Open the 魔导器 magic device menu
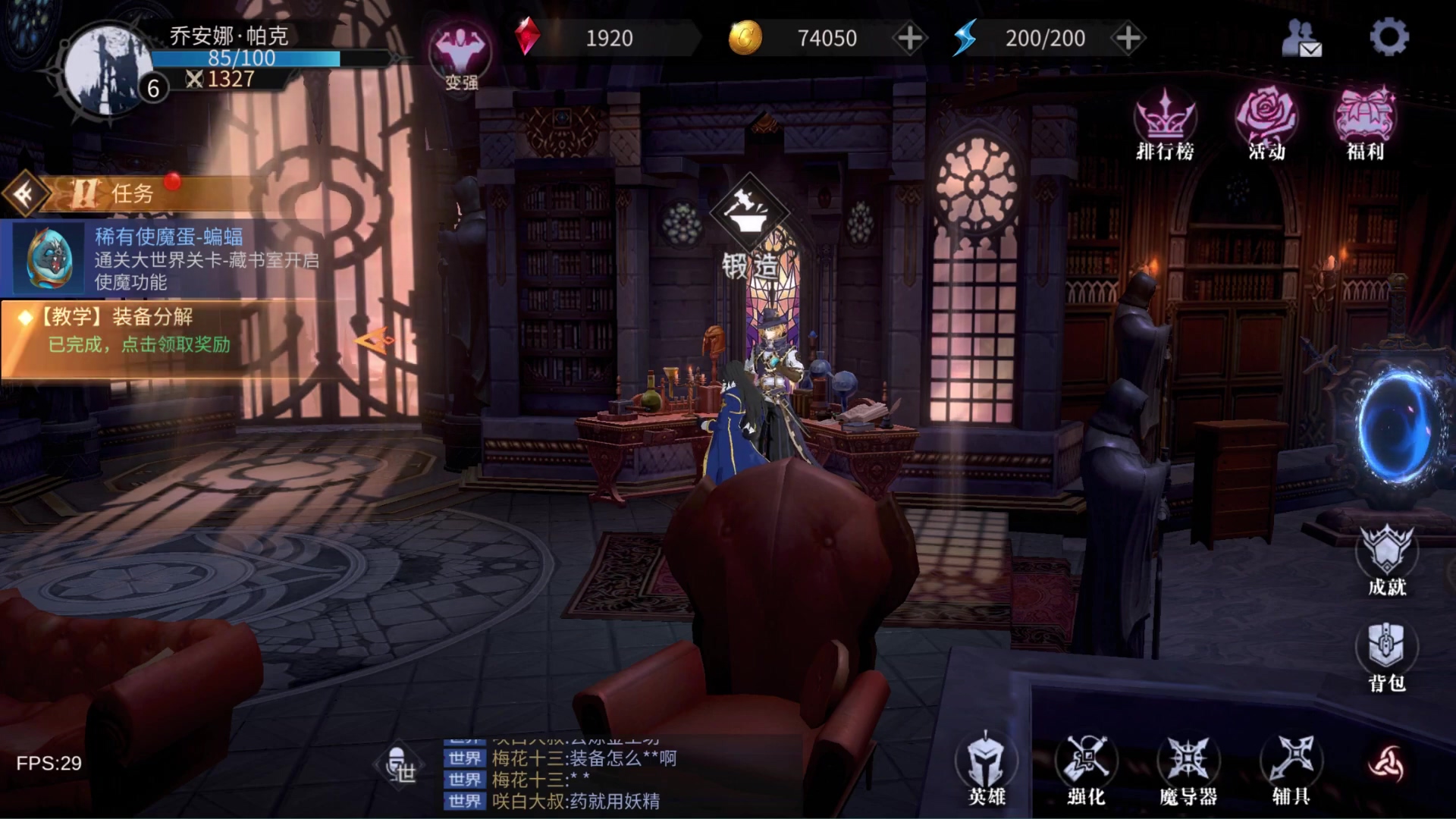This screenshot has height=819, width=1456. [x=1188, y=768]
